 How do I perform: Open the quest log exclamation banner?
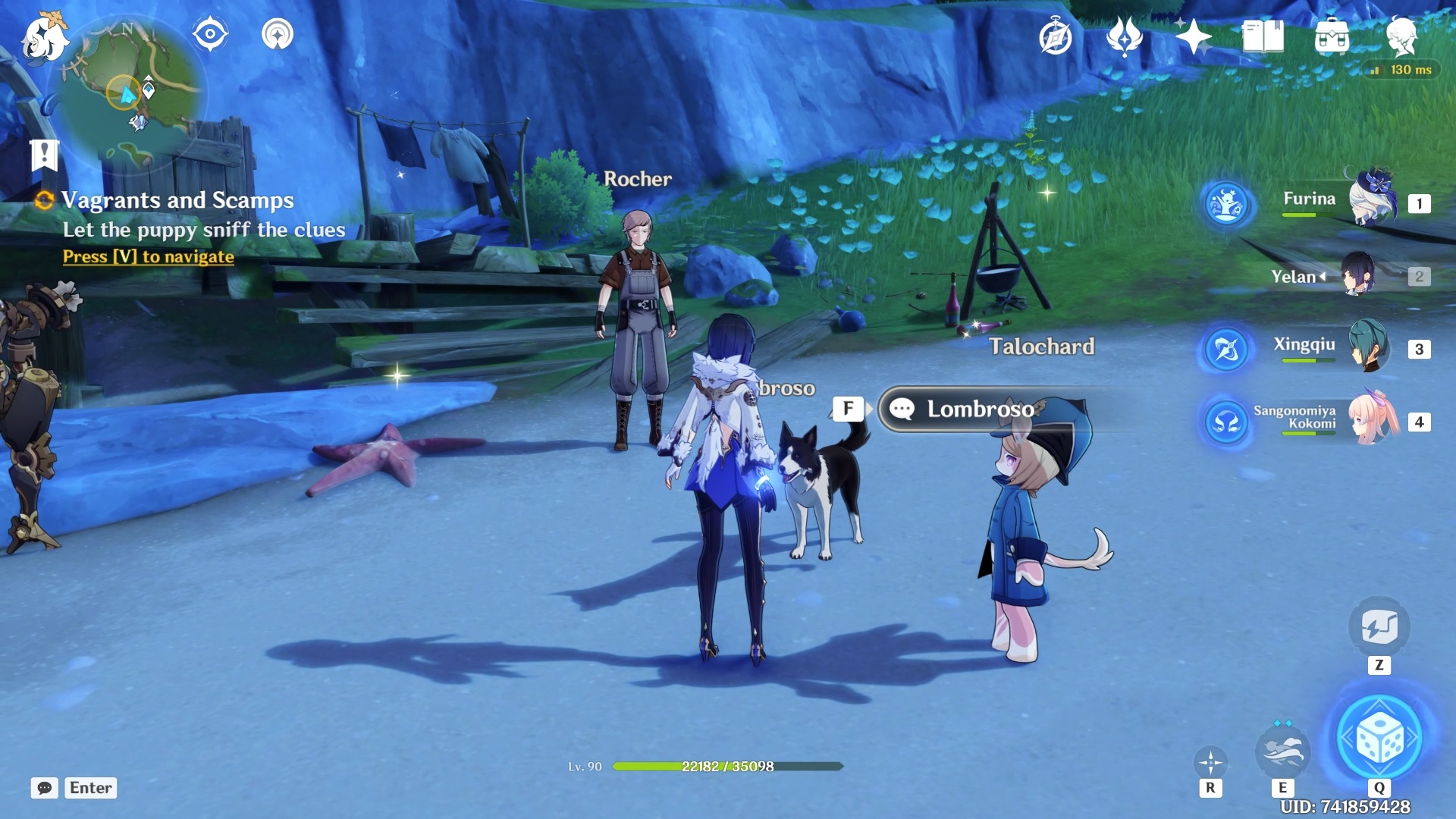point(45,155)
